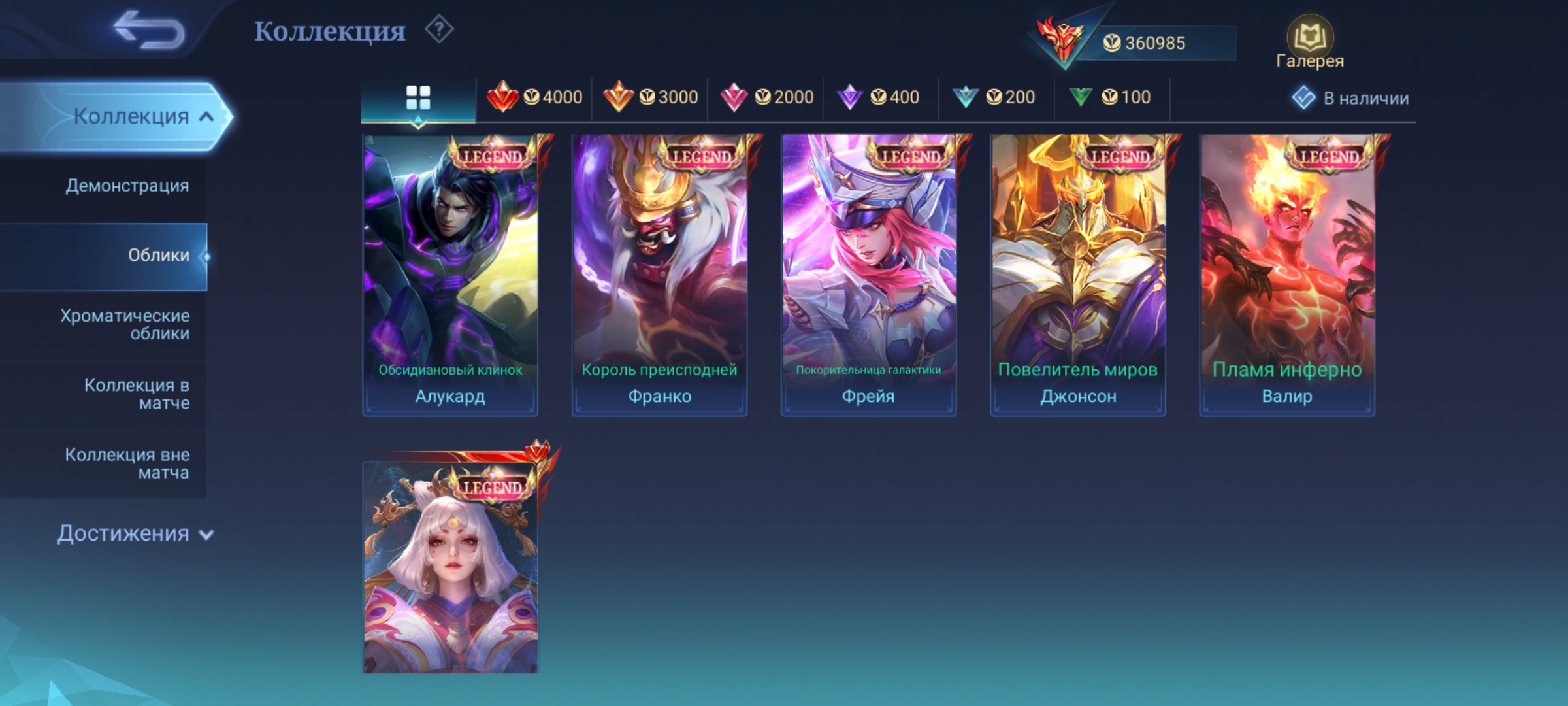1568x706 pixels.
Task: Open Хроматические облики section
Action: pos(124,325)
